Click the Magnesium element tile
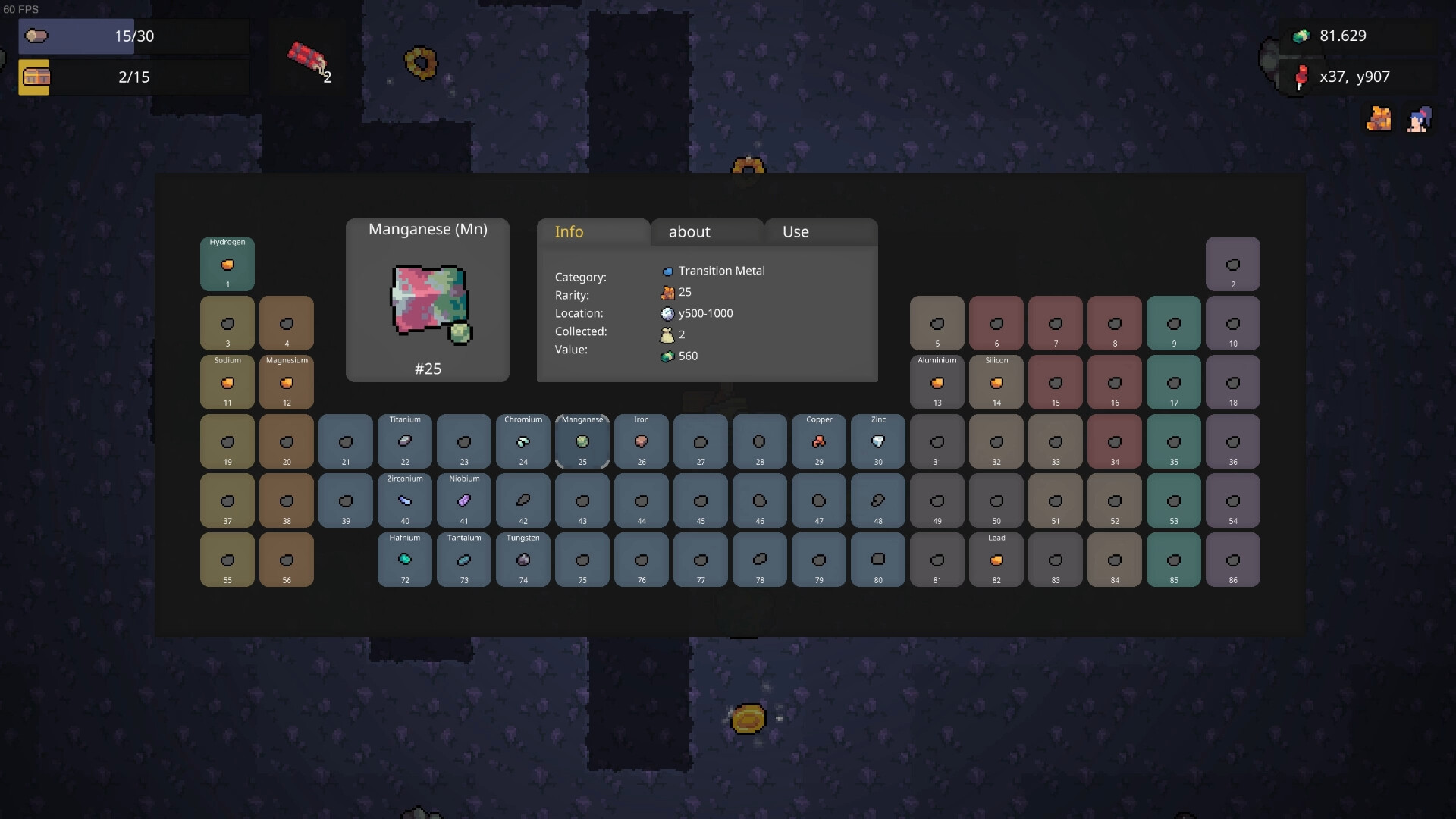This screenshot has height=819, width=1456. [287, 382]
